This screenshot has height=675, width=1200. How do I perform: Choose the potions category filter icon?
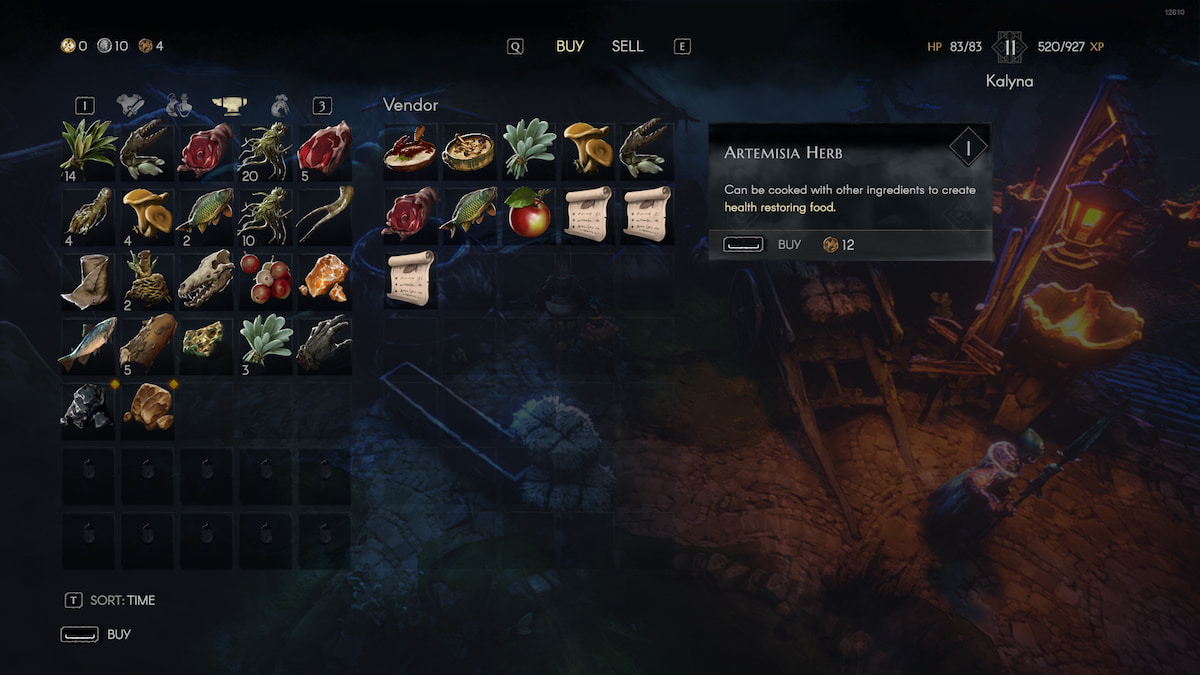[179, 105]
